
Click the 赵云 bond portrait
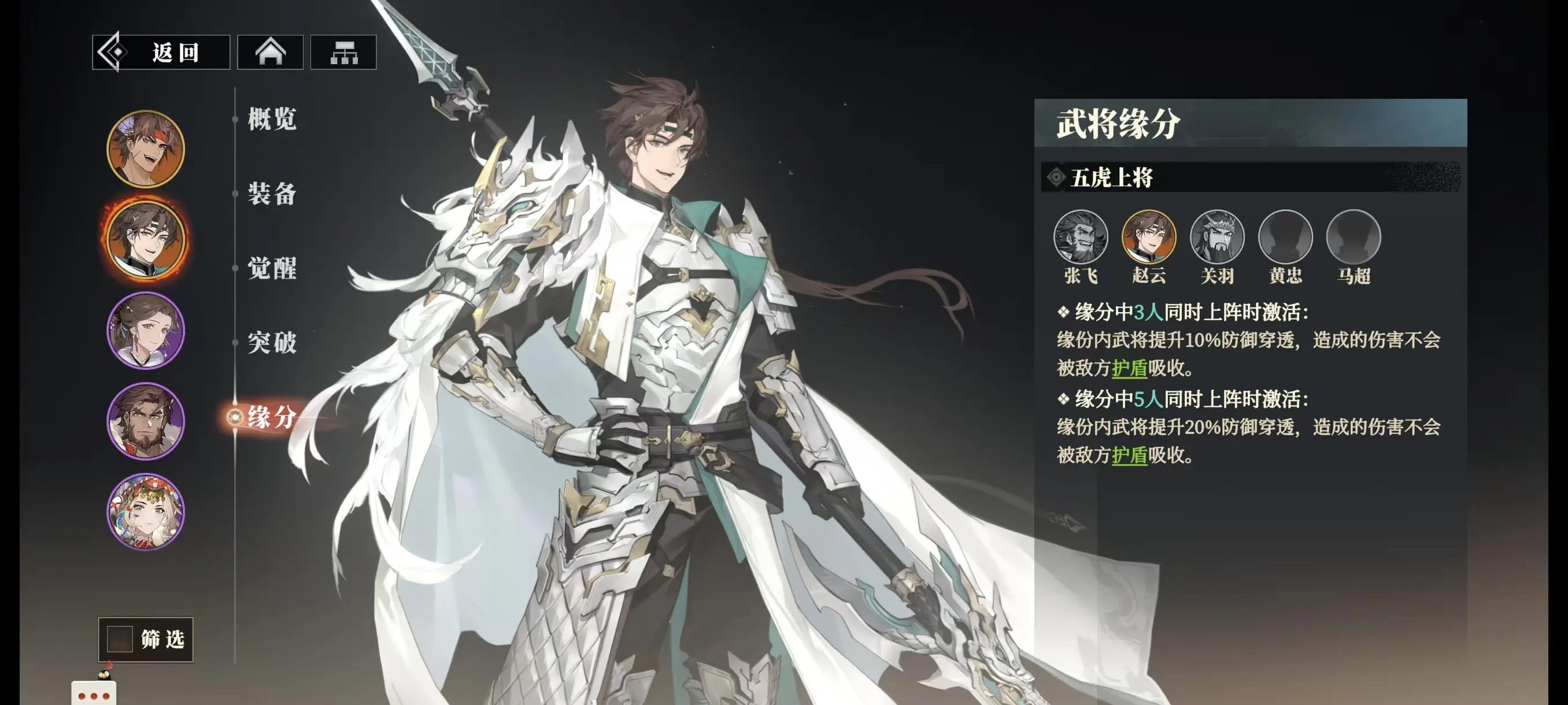(1149, 236)
